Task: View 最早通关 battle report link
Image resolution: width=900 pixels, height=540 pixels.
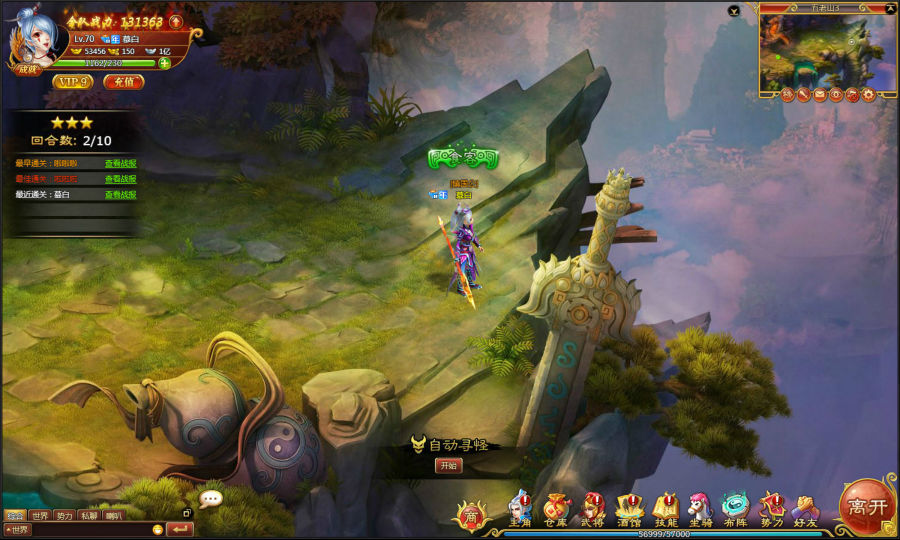Action: tap(121, 163)
